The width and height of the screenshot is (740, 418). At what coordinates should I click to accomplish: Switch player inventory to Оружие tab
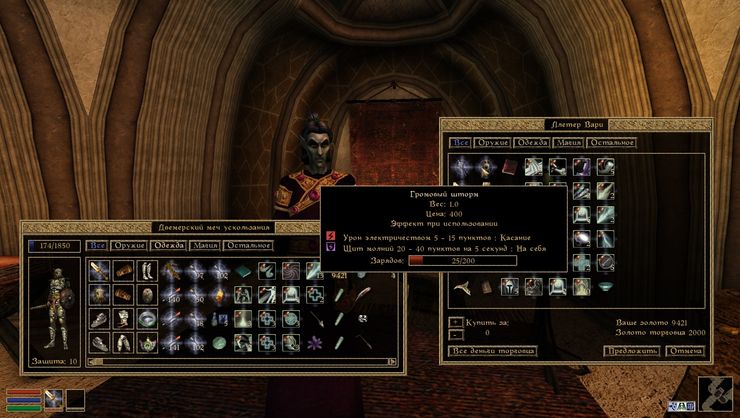128,245
